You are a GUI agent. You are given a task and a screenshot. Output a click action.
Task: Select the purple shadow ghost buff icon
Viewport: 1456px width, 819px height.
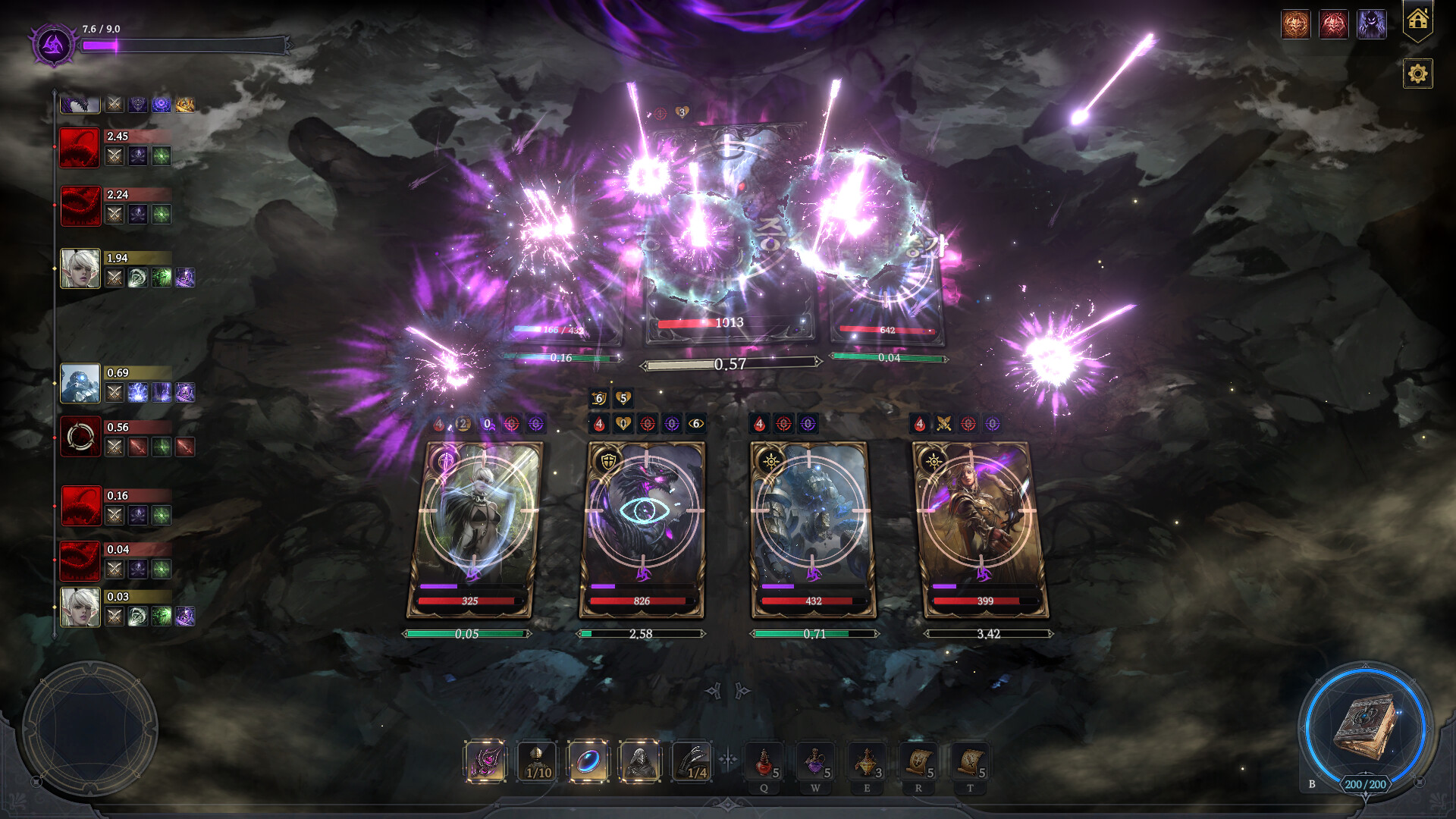click(x=1371, y=24)
